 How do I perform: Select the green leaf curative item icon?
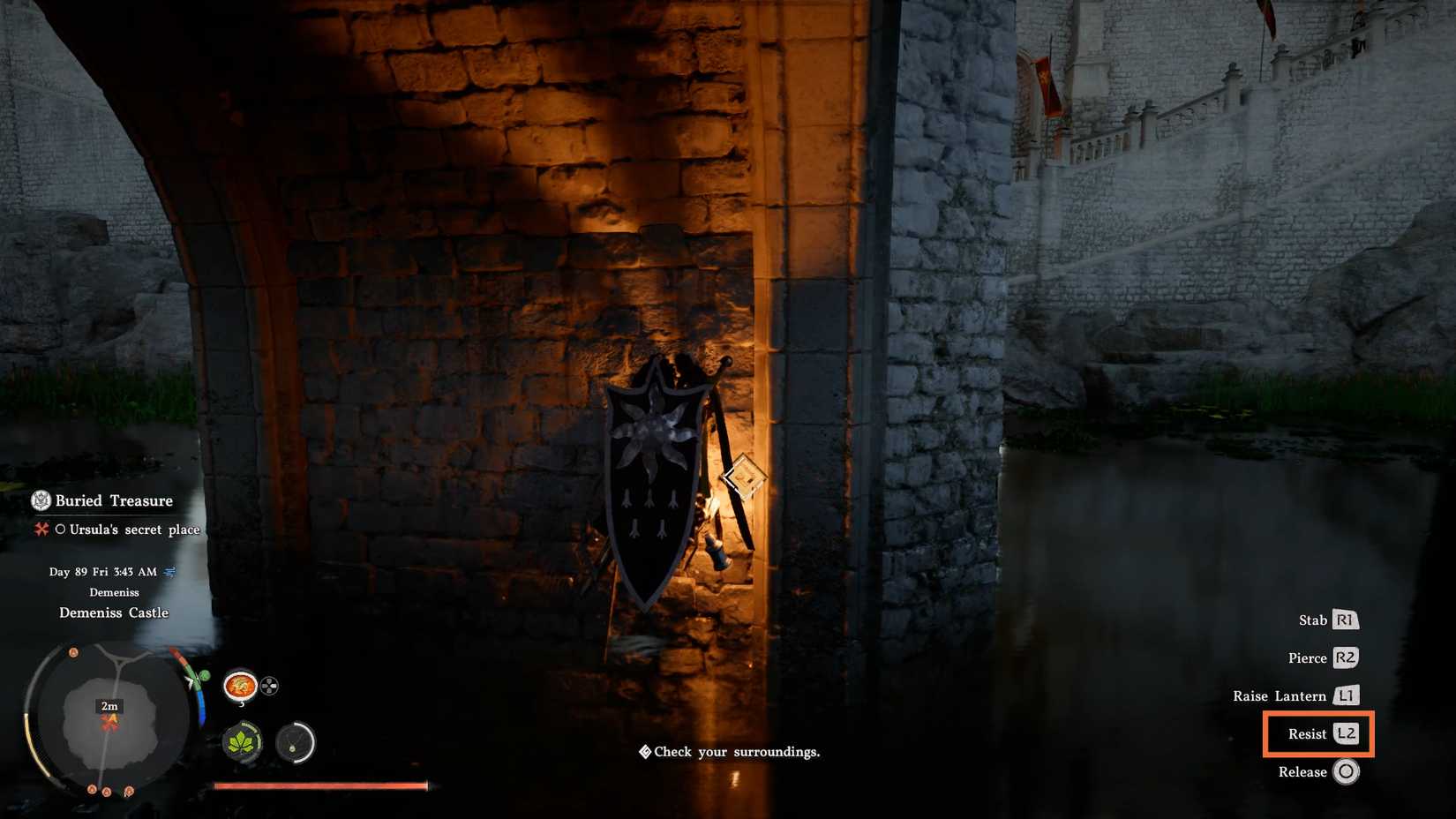(240, 743)
